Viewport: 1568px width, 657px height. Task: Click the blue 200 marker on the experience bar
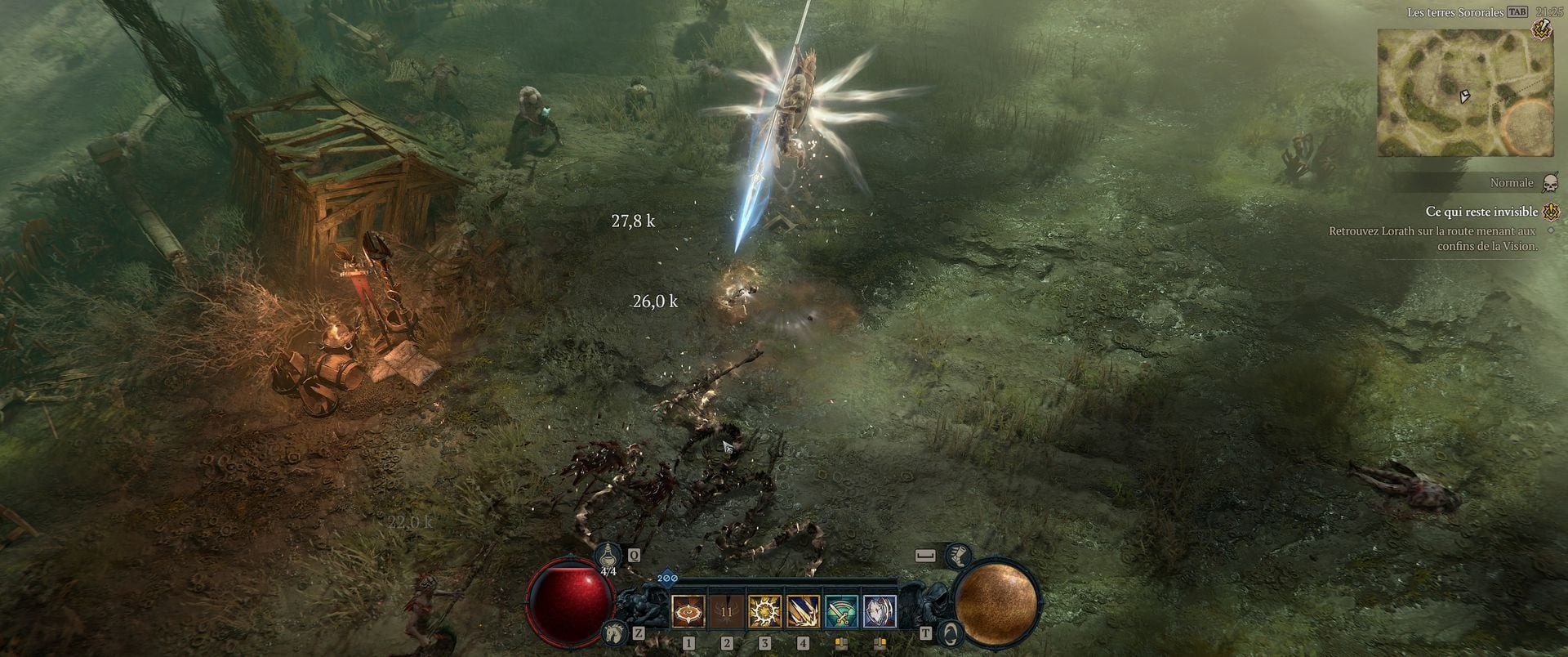[x=667, y=578]
